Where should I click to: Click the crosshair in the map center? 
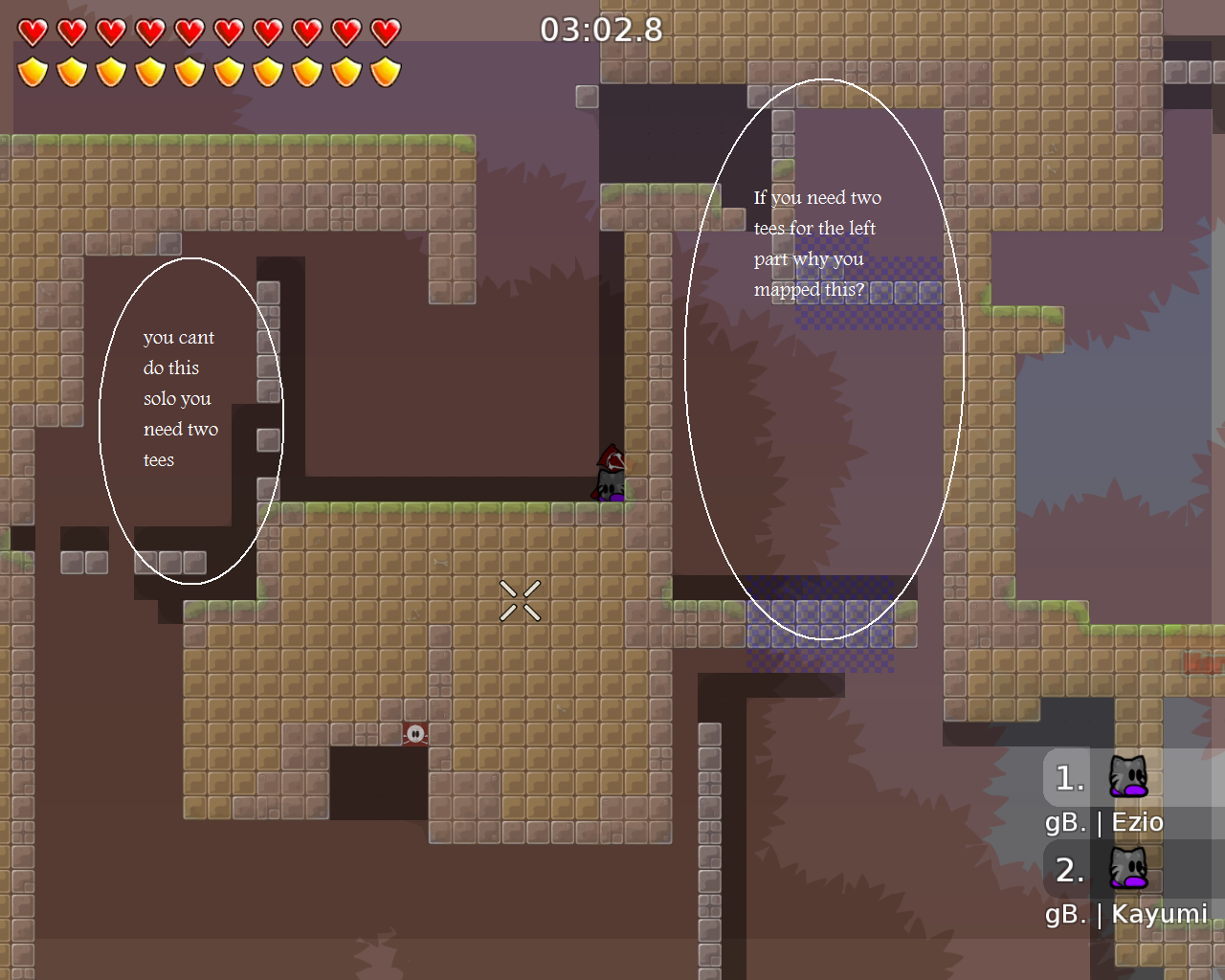pyautogui.click(x=523, y=598)
